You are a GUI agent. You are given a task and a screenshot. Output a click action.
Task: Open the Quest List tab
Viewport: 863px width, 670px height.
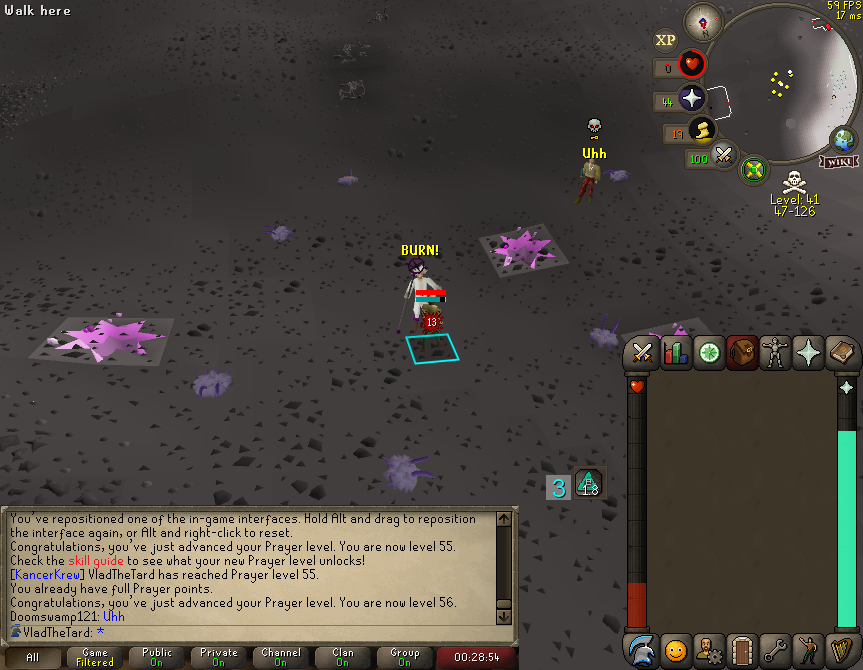[709, 353]
